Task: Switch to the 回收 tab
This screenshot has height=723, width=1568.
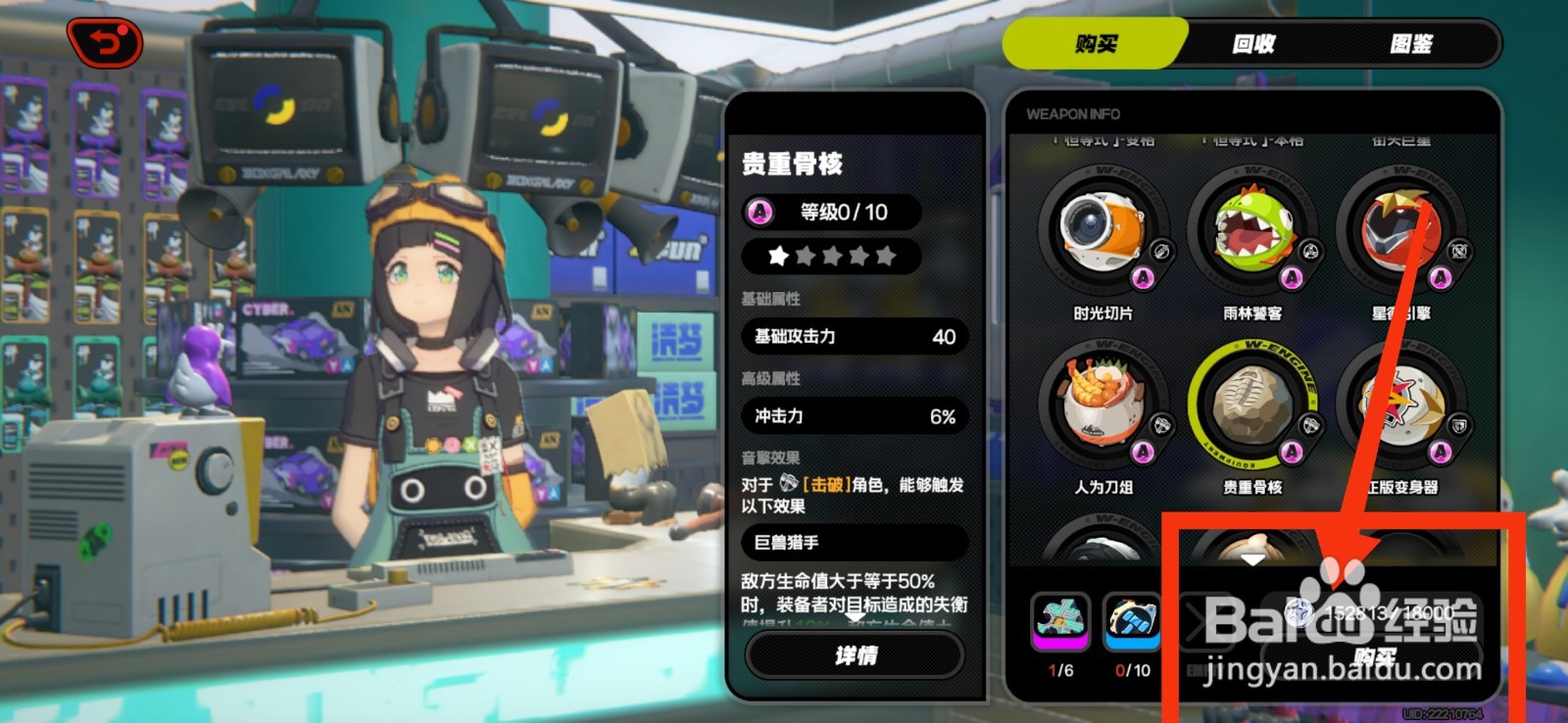Action: 1250,45
